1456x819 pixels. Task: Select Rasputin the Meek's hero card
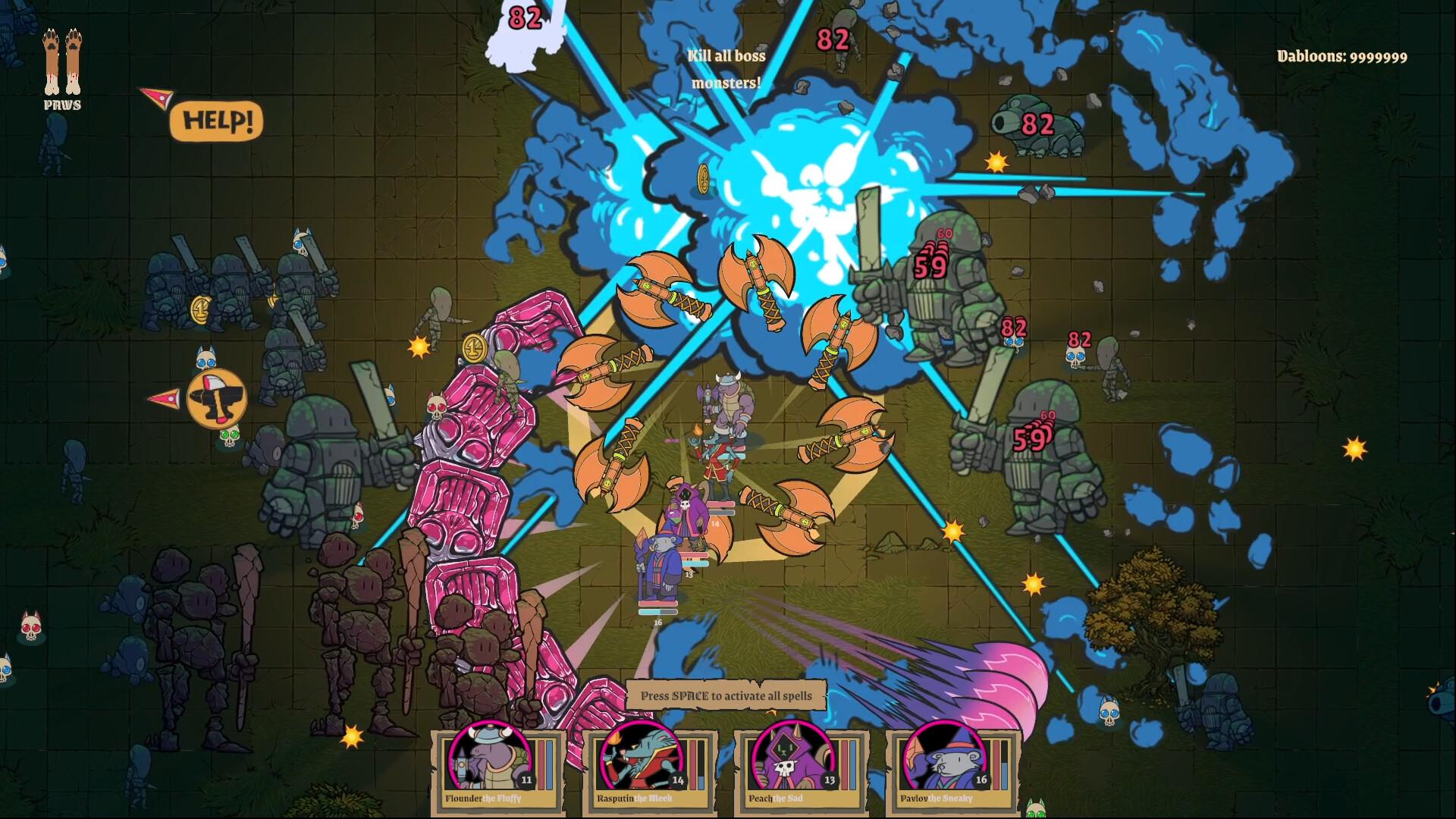click(x=649, y=768)
